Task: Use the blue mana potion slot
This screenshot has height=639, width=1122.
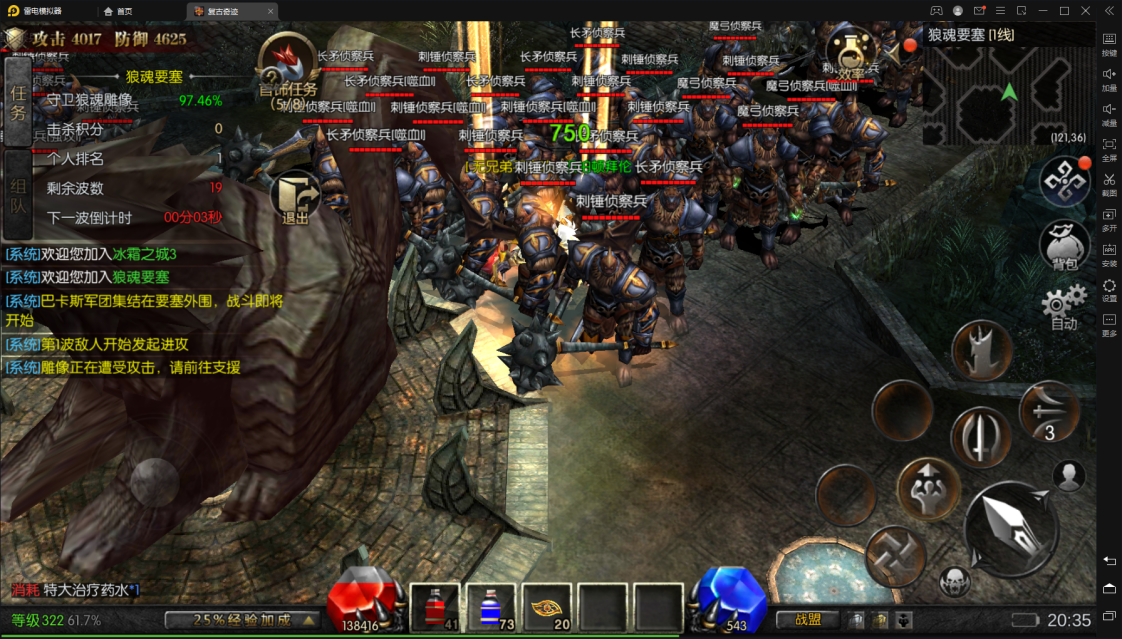Action: point(491,607)
